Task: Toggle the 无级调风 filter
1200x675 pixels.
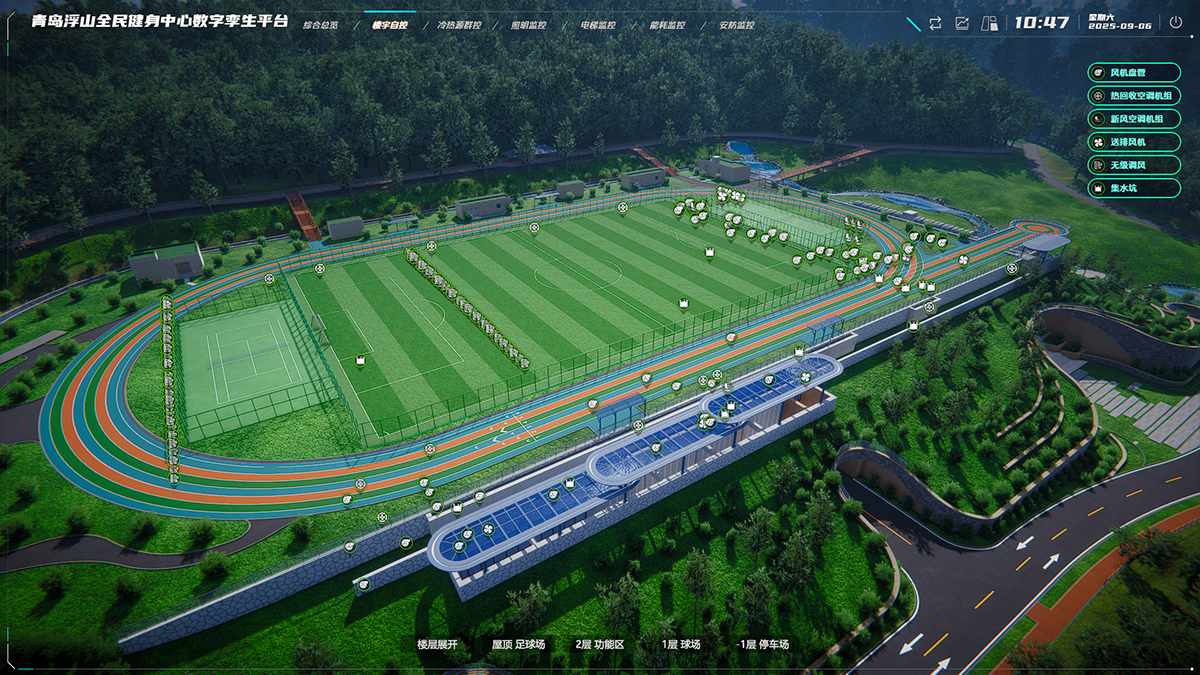Action: [1133, 165]
